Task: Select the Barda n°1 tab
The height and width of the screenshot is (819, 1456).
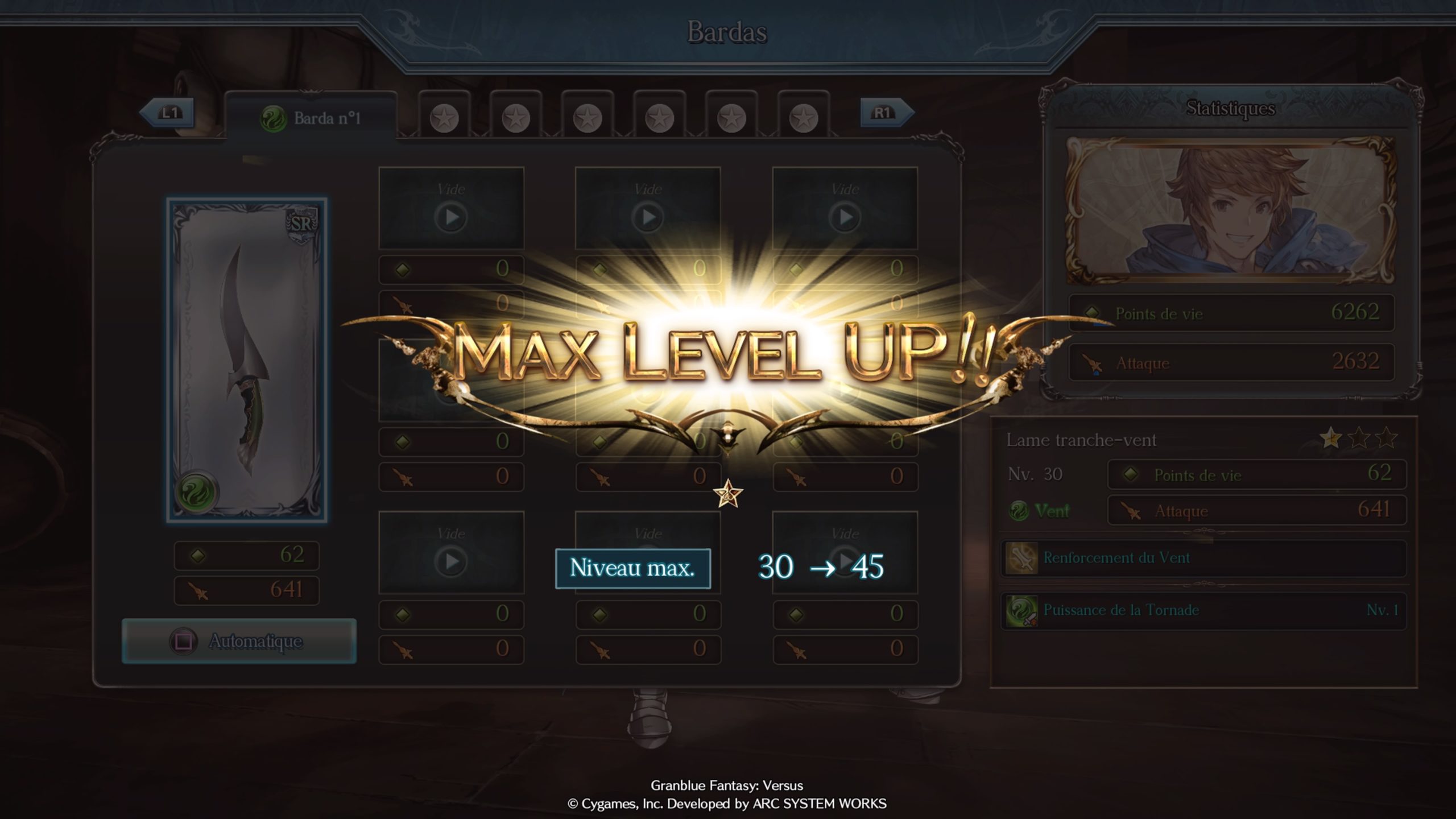Action: pos(311,118)
